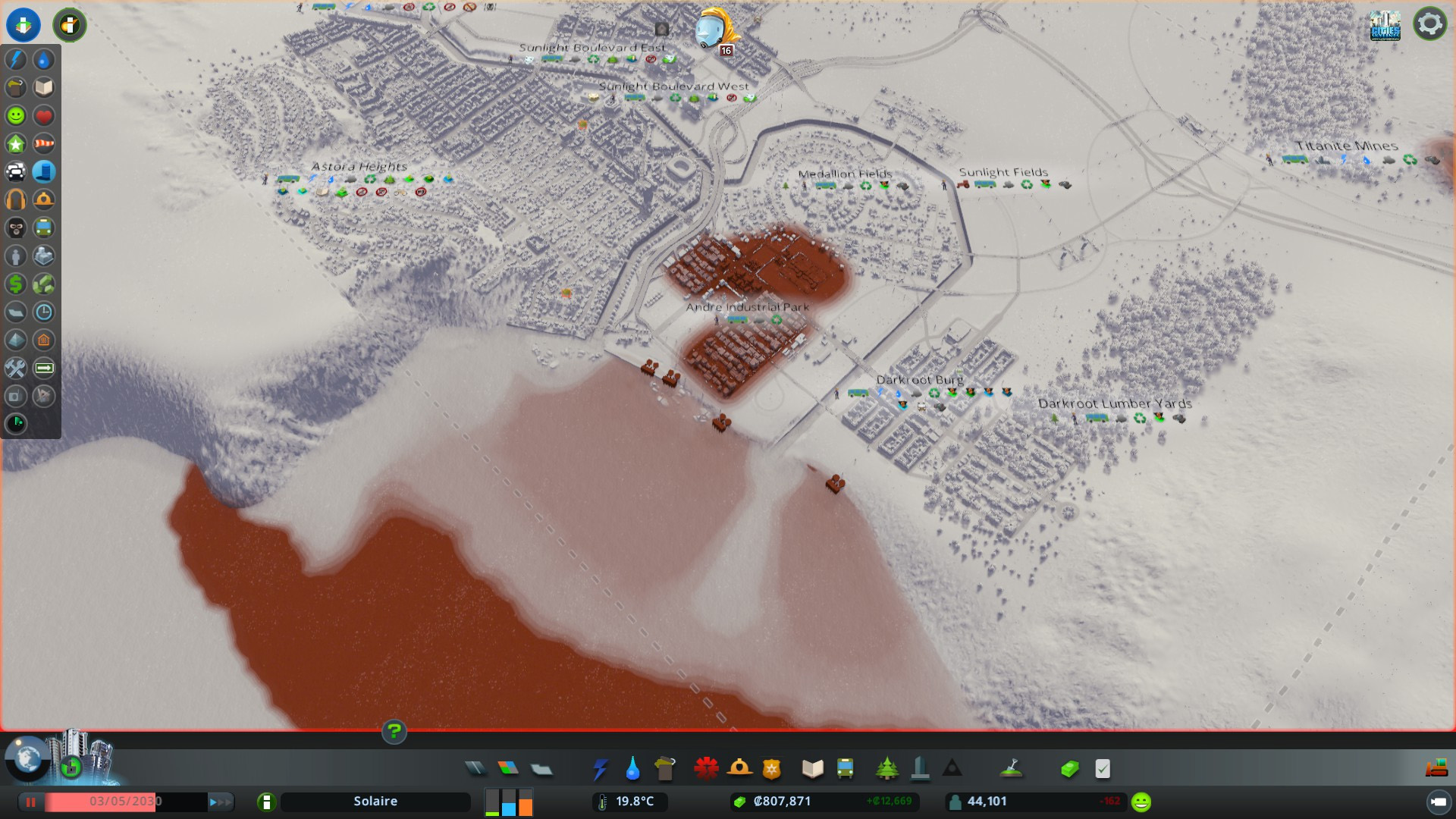
Task: Open the Policies checkmark panel
Action: pyautogui.click(x=1103, y=769)
